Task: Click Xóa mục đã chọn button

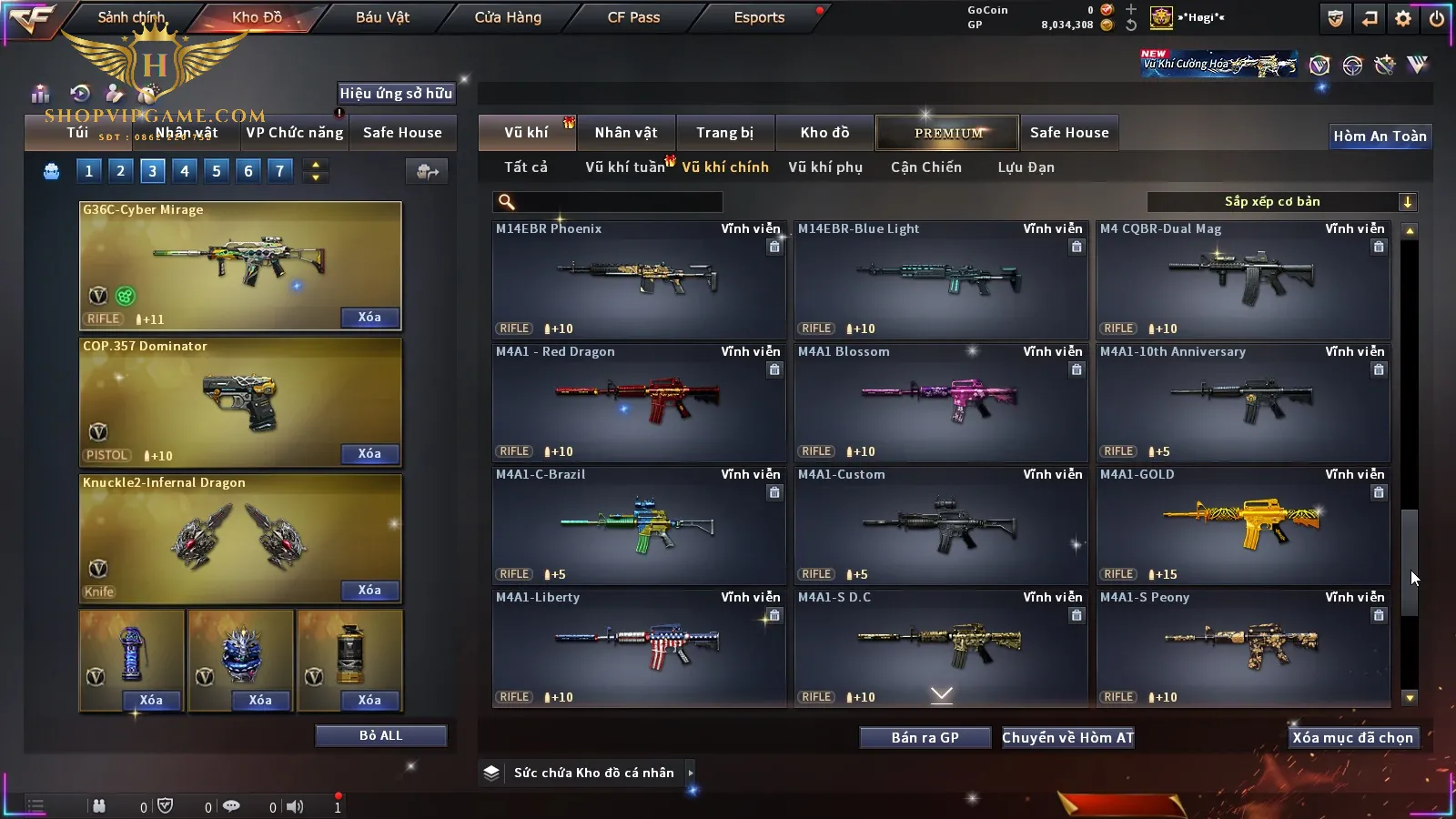Action: point(1352,738)
